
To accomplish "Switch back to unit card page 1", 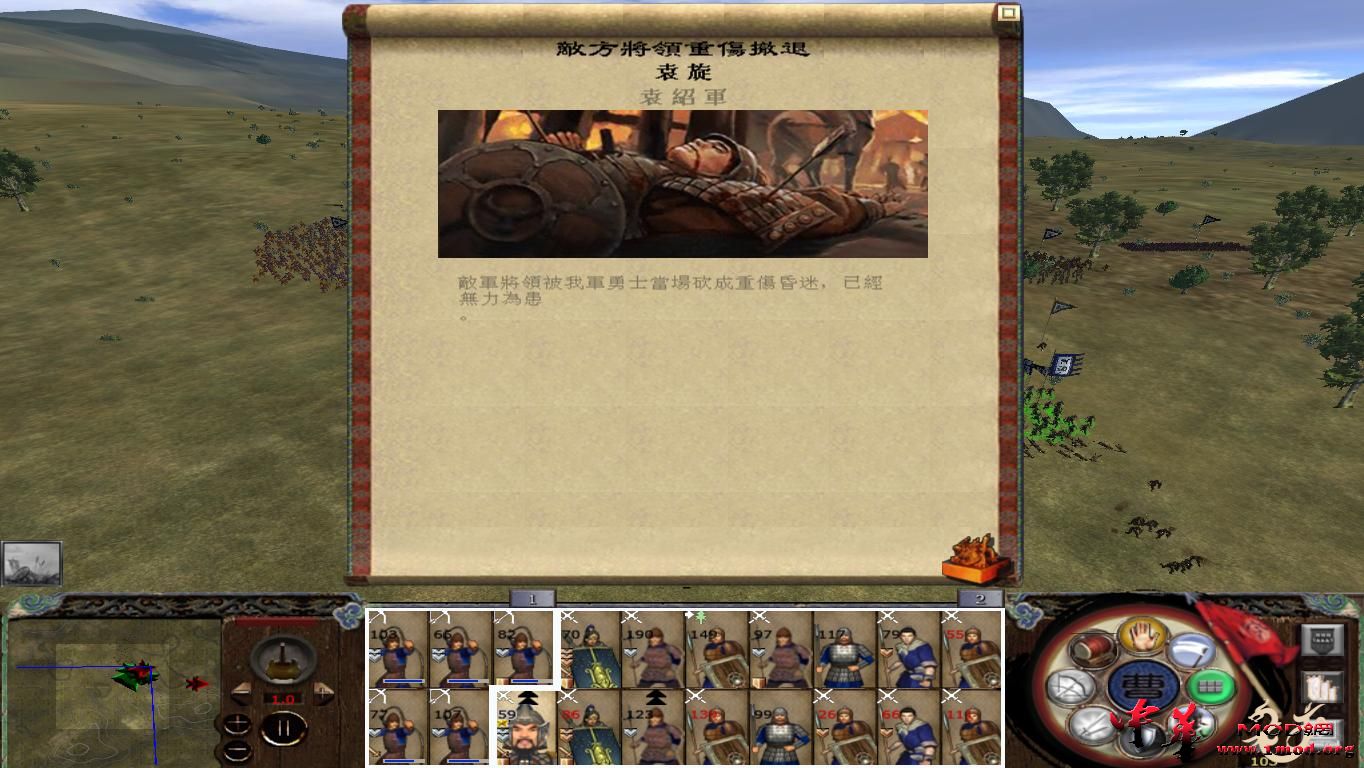I will 530,597.
